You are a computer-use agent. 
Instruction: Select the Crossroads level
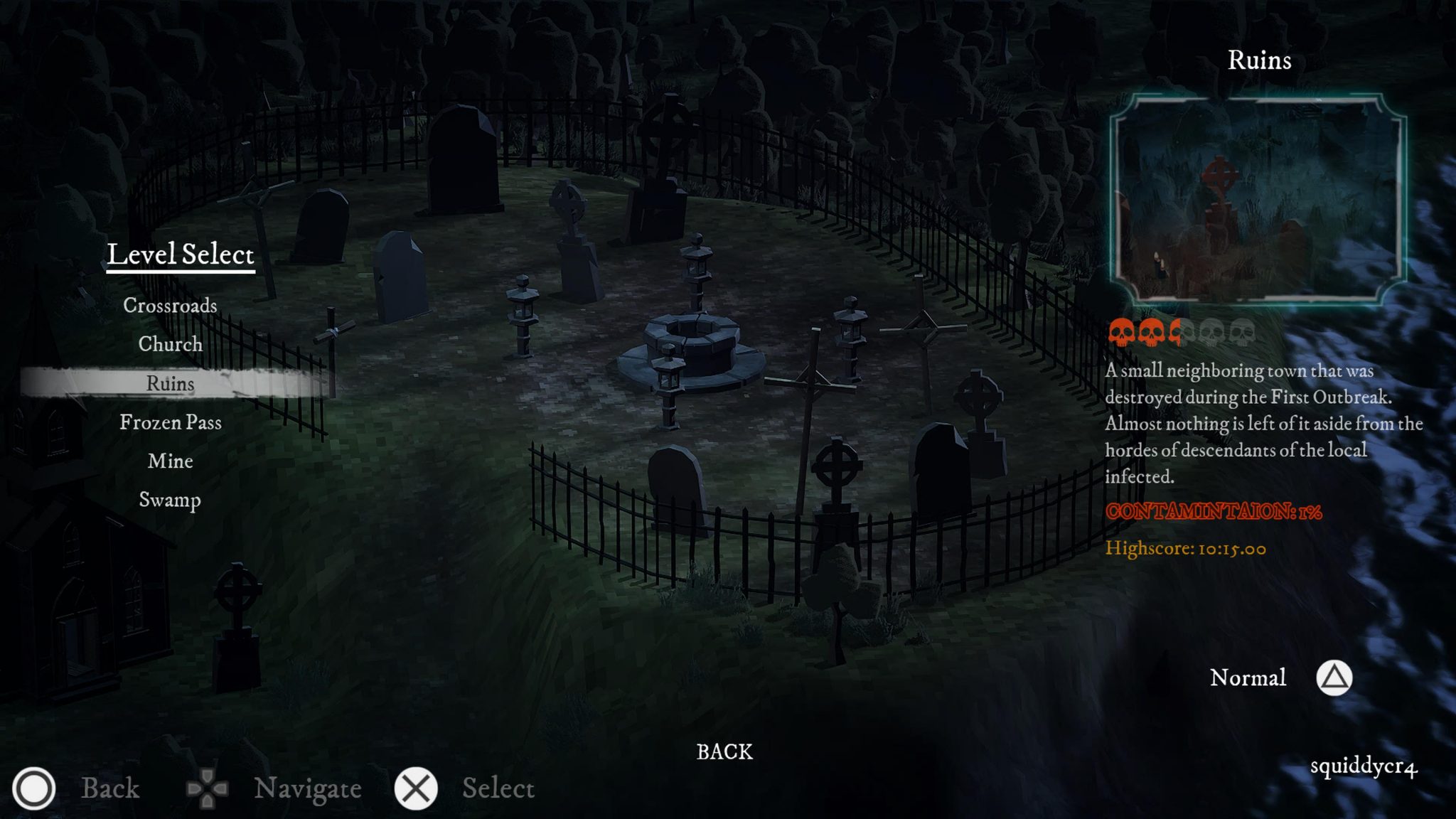170,306
